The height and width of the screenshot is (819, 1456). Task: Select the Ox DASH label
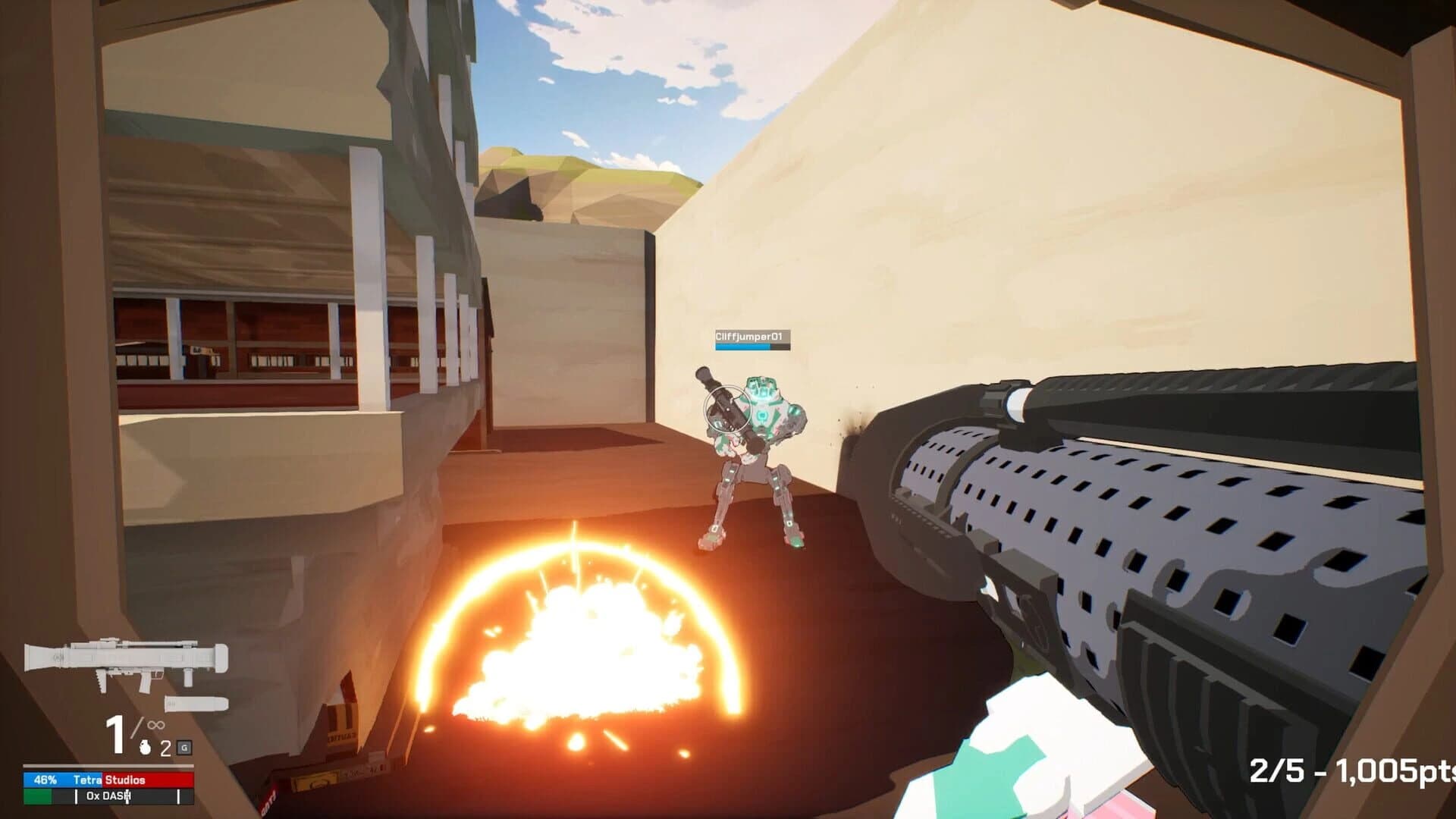coord(106,797)
